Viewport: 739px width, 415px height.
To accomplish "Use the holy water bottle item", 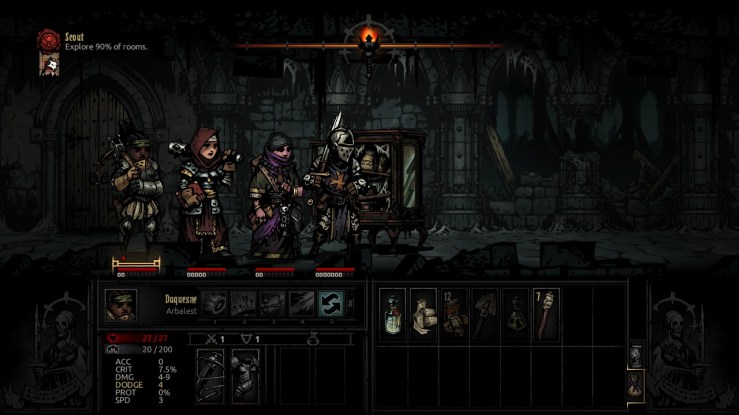I will pyautogui.click(x=393, y=313).
